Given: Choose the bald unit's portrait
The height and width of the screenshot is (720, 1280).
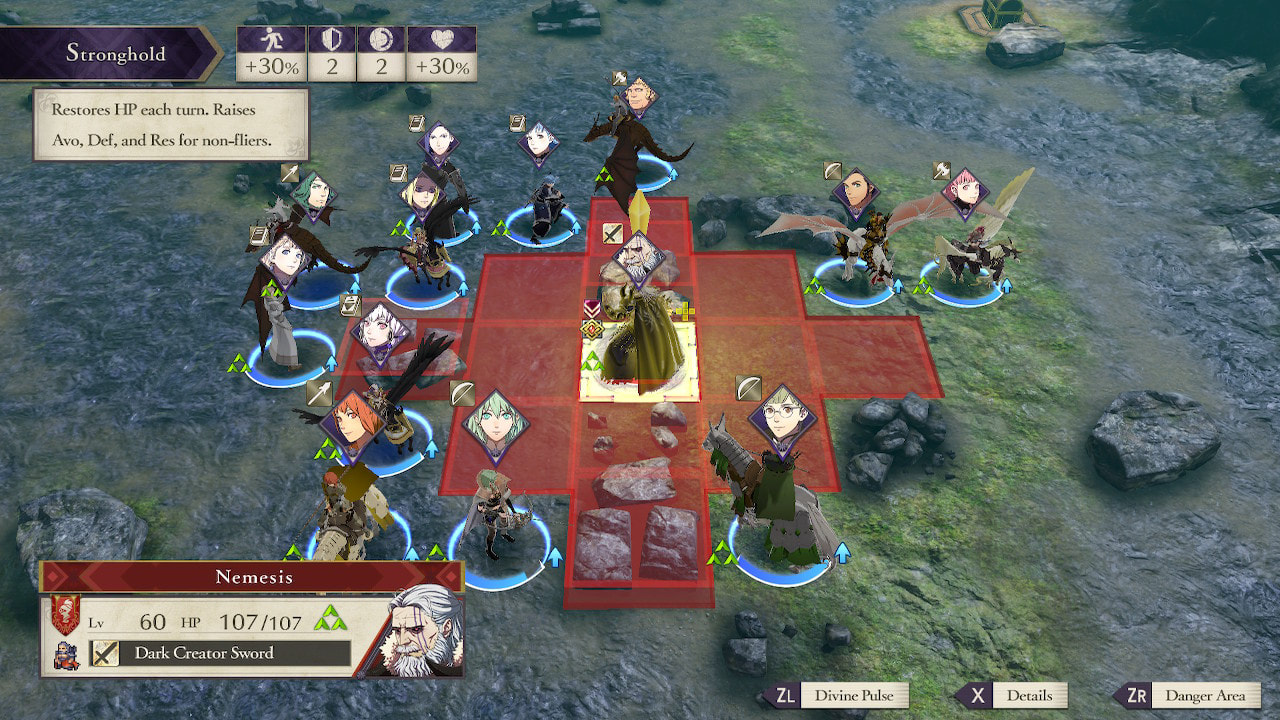Looking at the screenshot, I should (640, 97).
